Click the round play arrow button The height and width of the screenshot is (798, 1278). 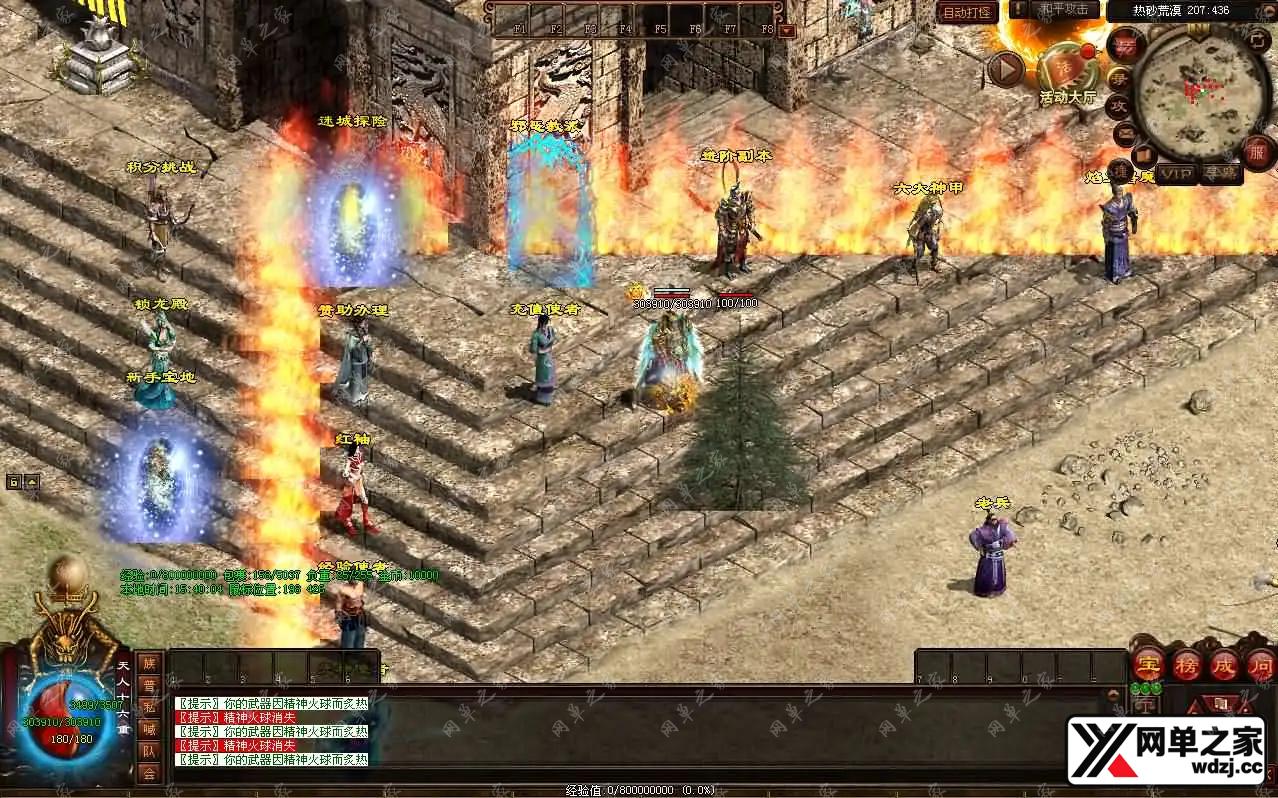click(x=1006, y=69)
